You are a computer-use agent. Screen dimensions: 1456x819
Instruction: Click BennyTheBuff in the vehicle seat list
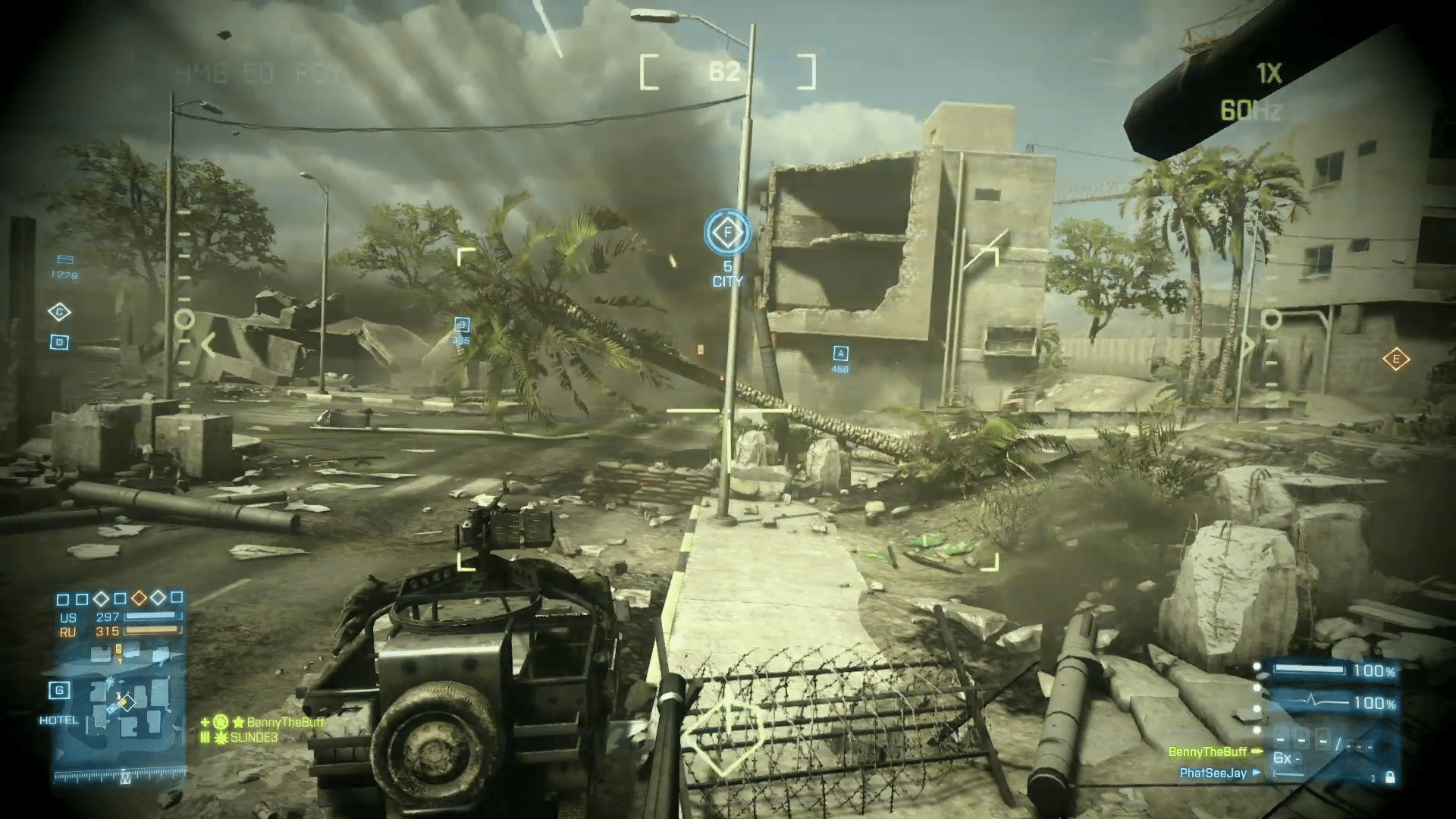[1207, 752]
